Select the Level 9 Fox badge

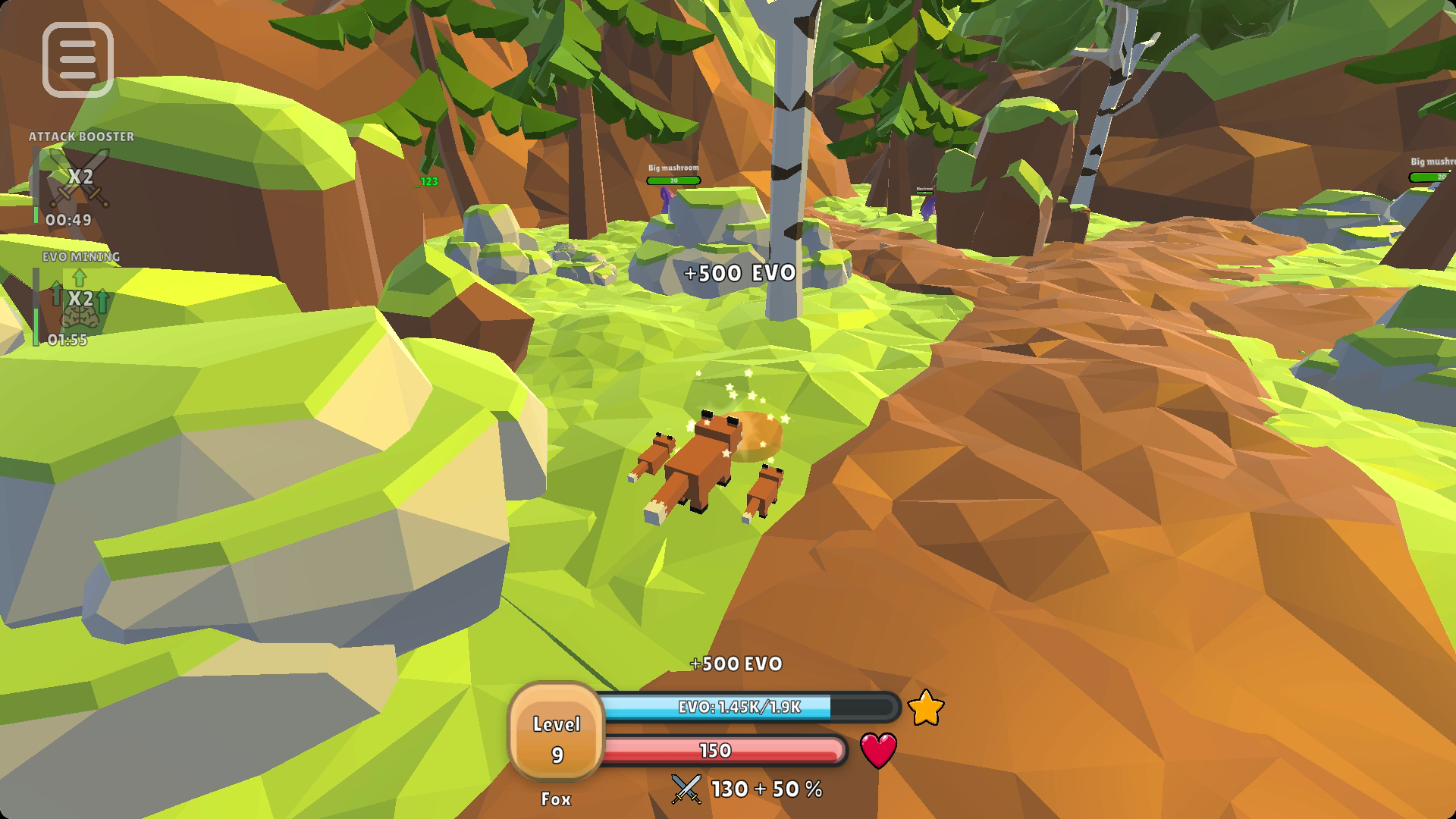pos(557,734)
